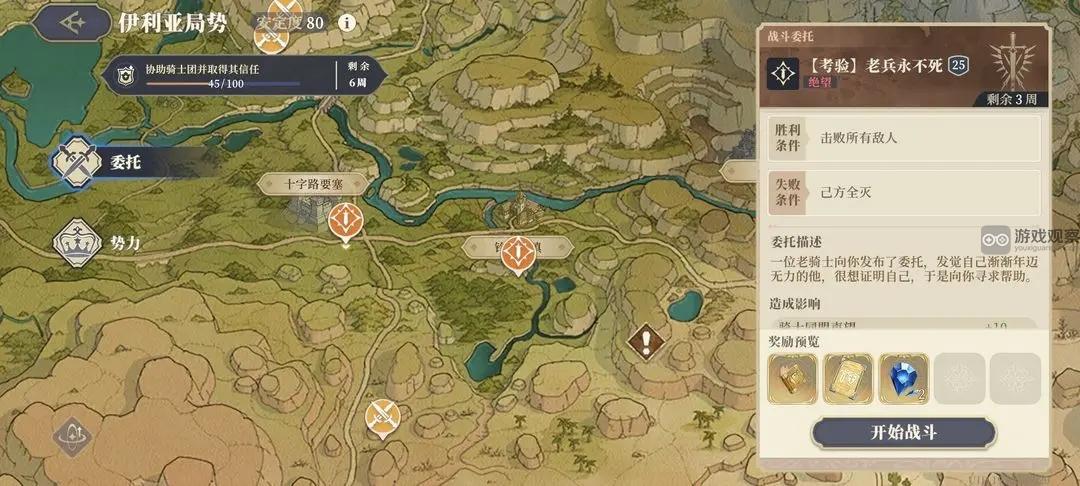This screenshot has height=486, width=1080.
Task: Select the brown exclamation diamond map marker
Action: 646,342
